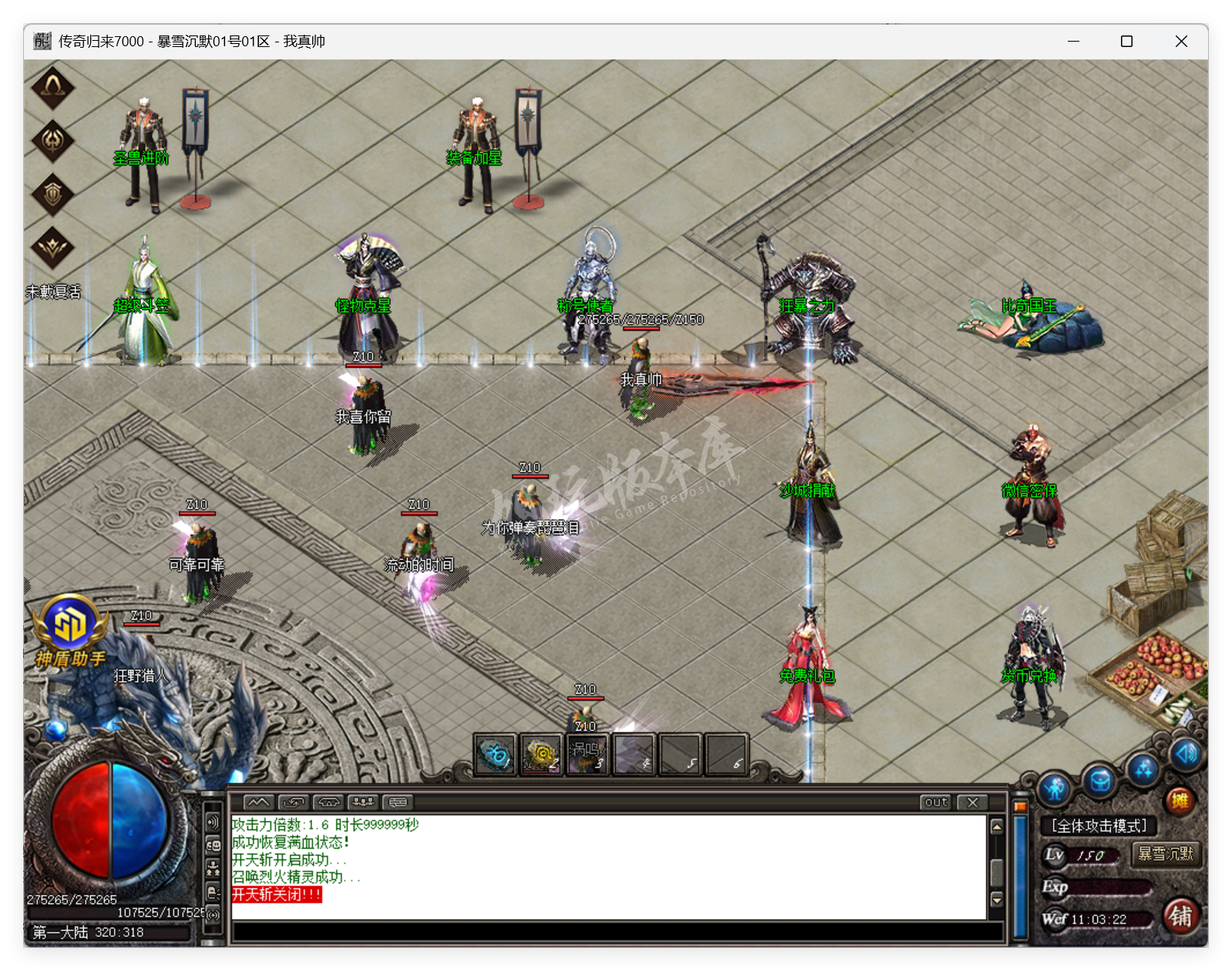The height and width of the screenshot is (971, 1232).
Task: Click the chat panel's 'out' button
Action: [936, 802]
